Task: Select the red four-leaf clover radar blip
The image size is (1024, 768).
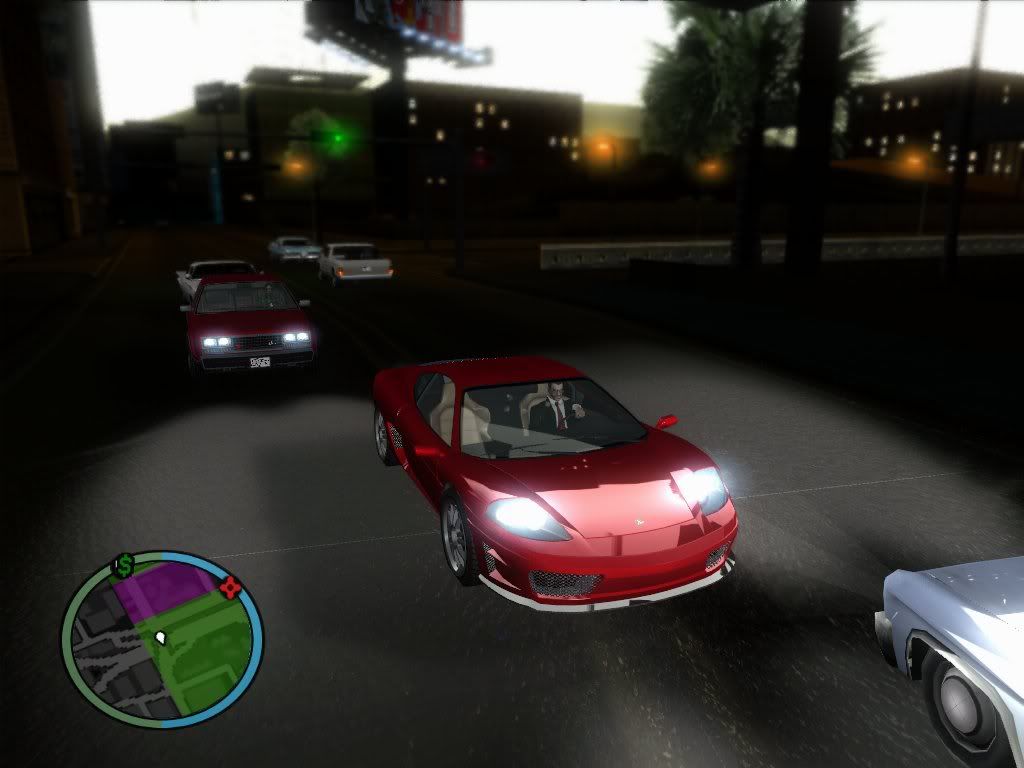Action: 231,587
